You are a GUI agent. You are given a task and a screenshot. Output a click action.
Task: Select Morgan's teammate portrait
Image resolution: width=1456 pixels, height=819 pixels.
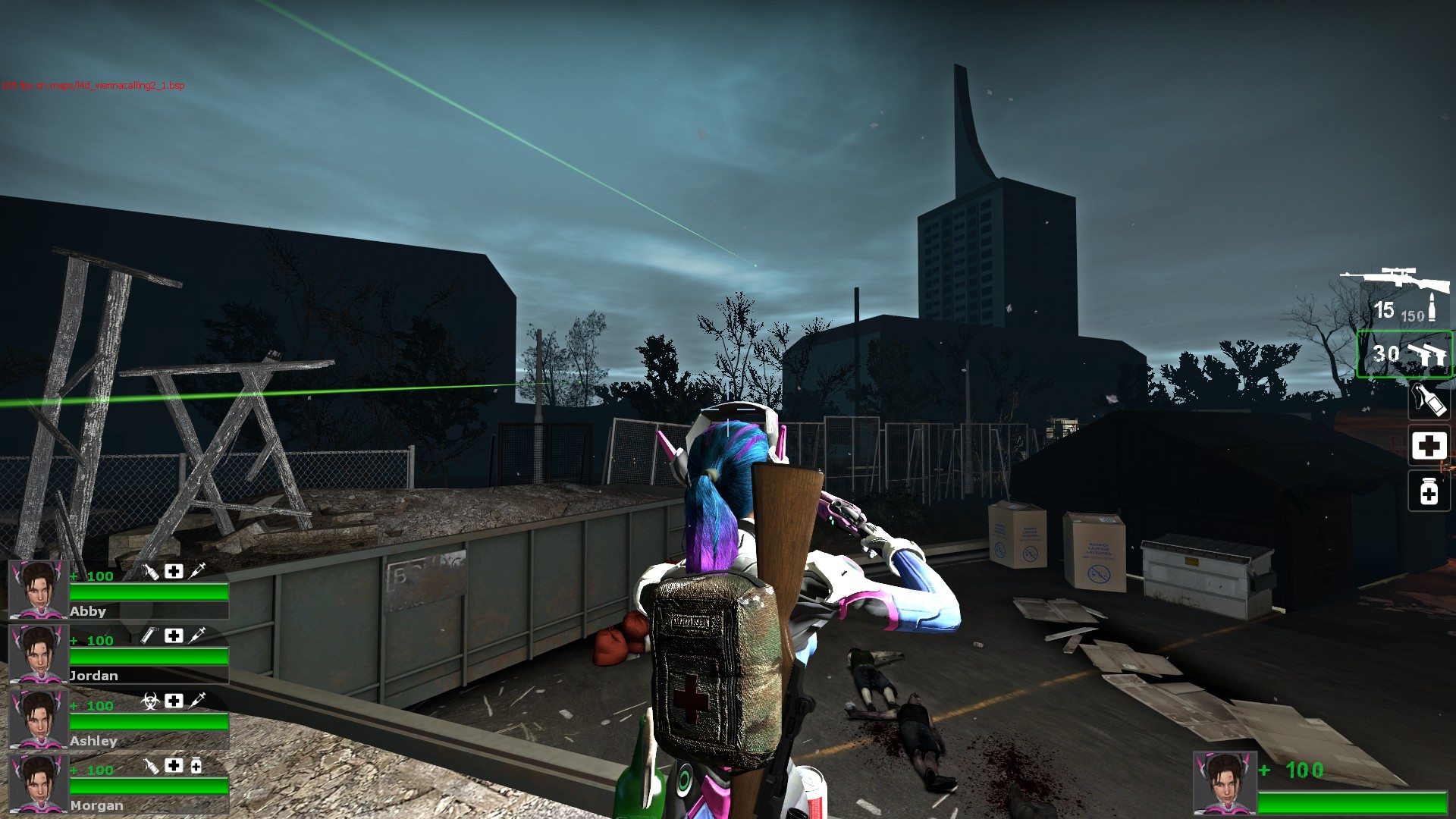pyautogui.click(x=38, y=783)
